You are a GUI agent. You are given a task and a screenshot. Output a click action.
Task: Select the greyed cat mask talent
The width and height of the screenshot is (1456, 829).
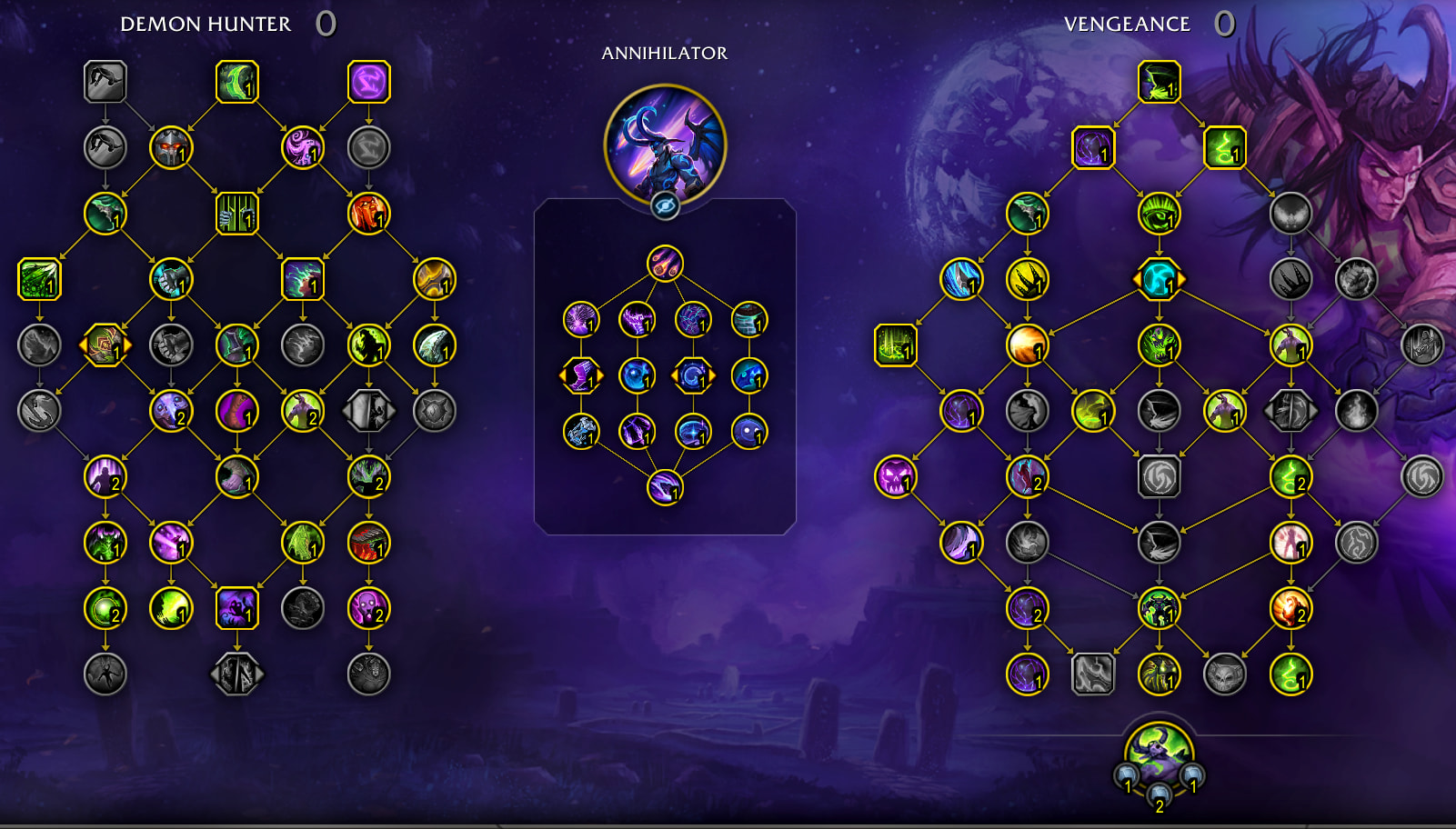tap(1224, 674)
